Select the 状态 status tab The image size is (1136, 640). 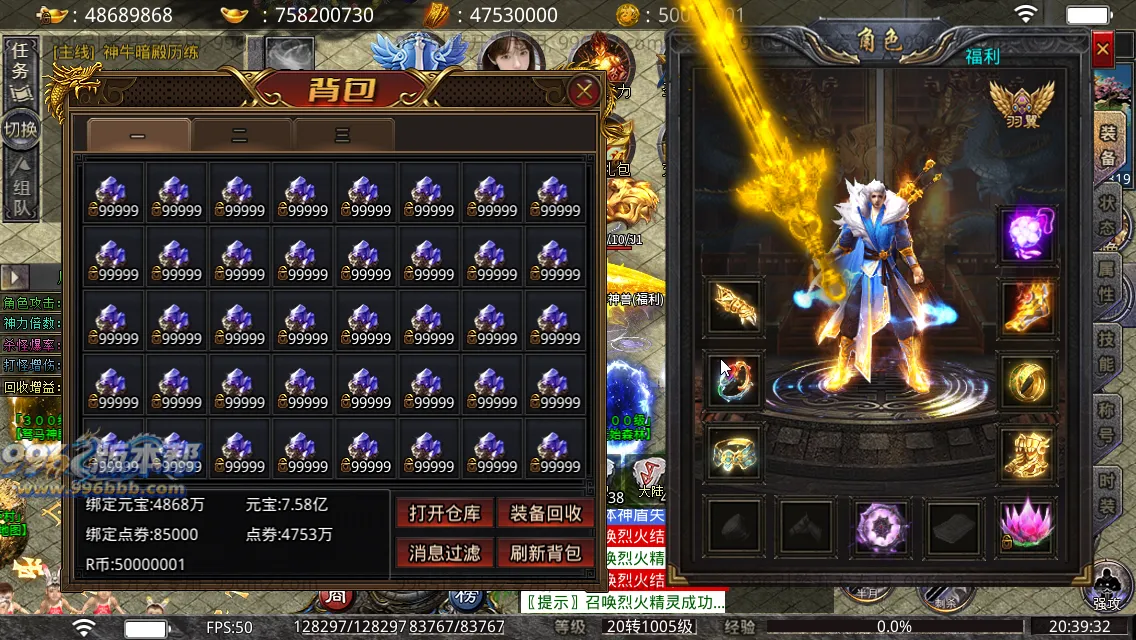tap(1108, 213)
